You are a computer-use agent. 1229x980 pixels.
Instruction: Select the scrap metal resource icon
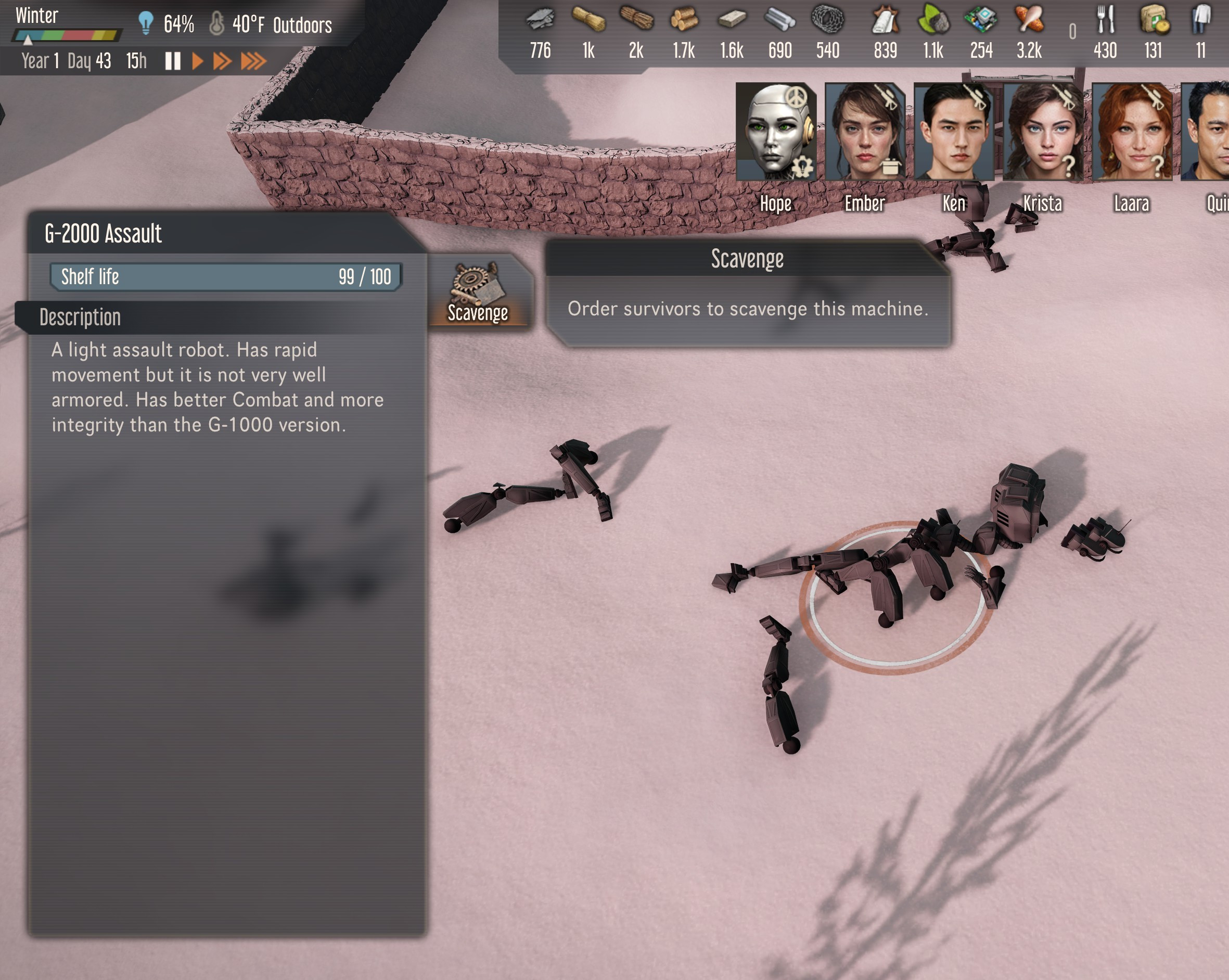[541, 19]
